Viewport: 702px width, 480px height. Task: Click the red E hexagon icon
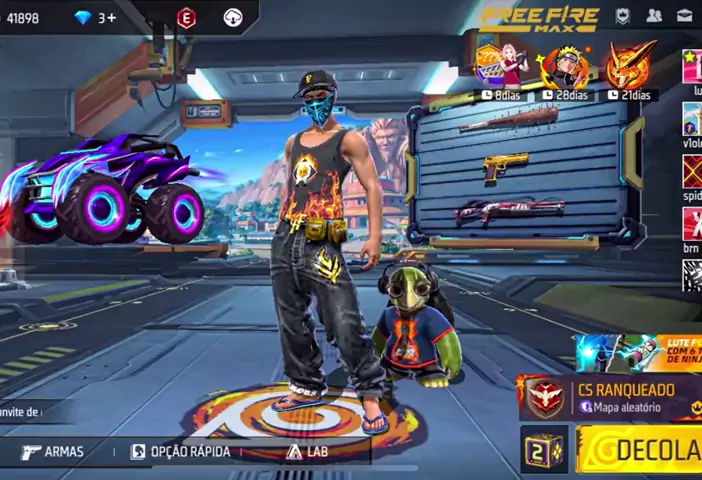point(186,17)
